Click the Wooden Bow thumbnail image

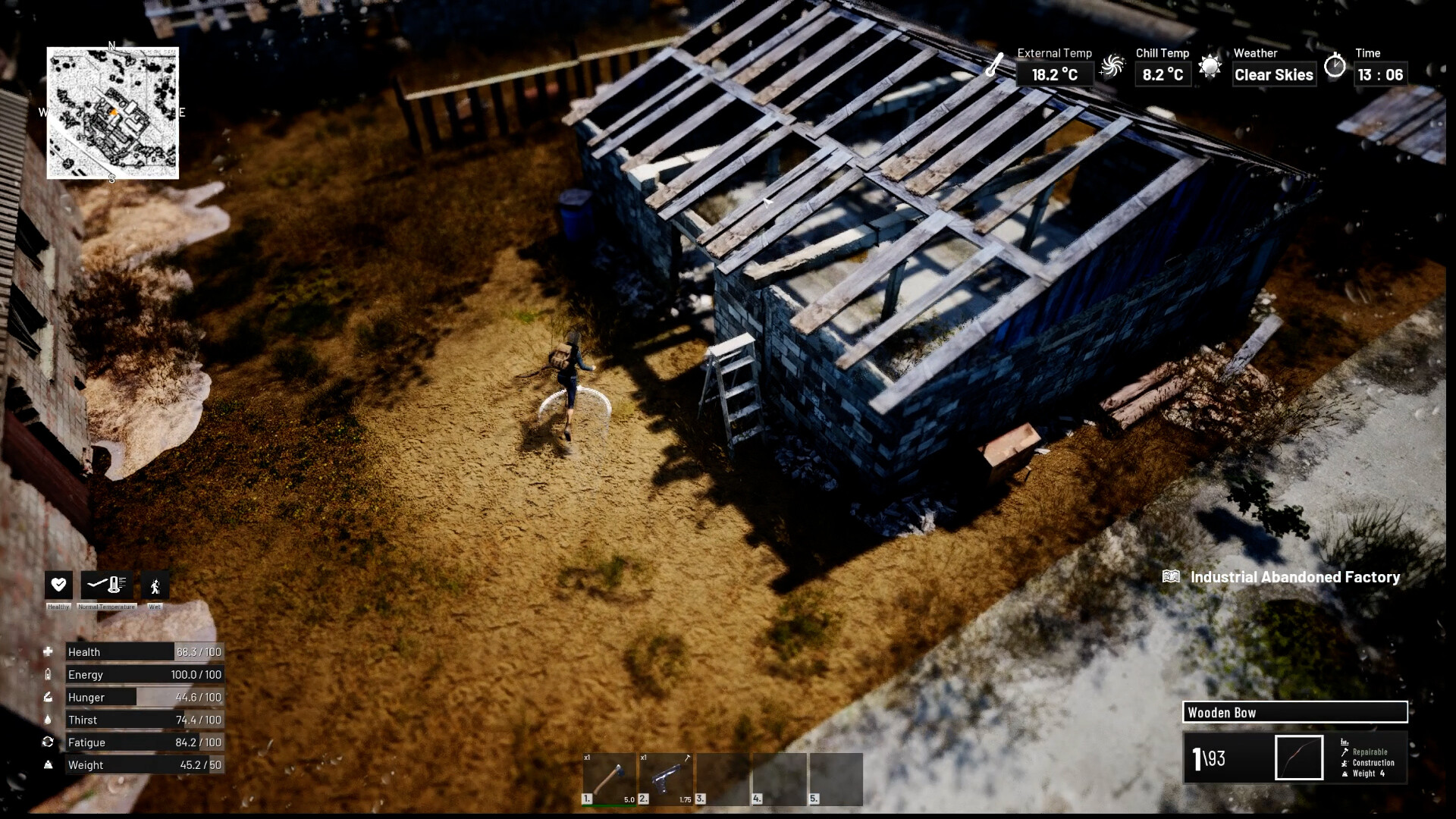[1299, 757]
